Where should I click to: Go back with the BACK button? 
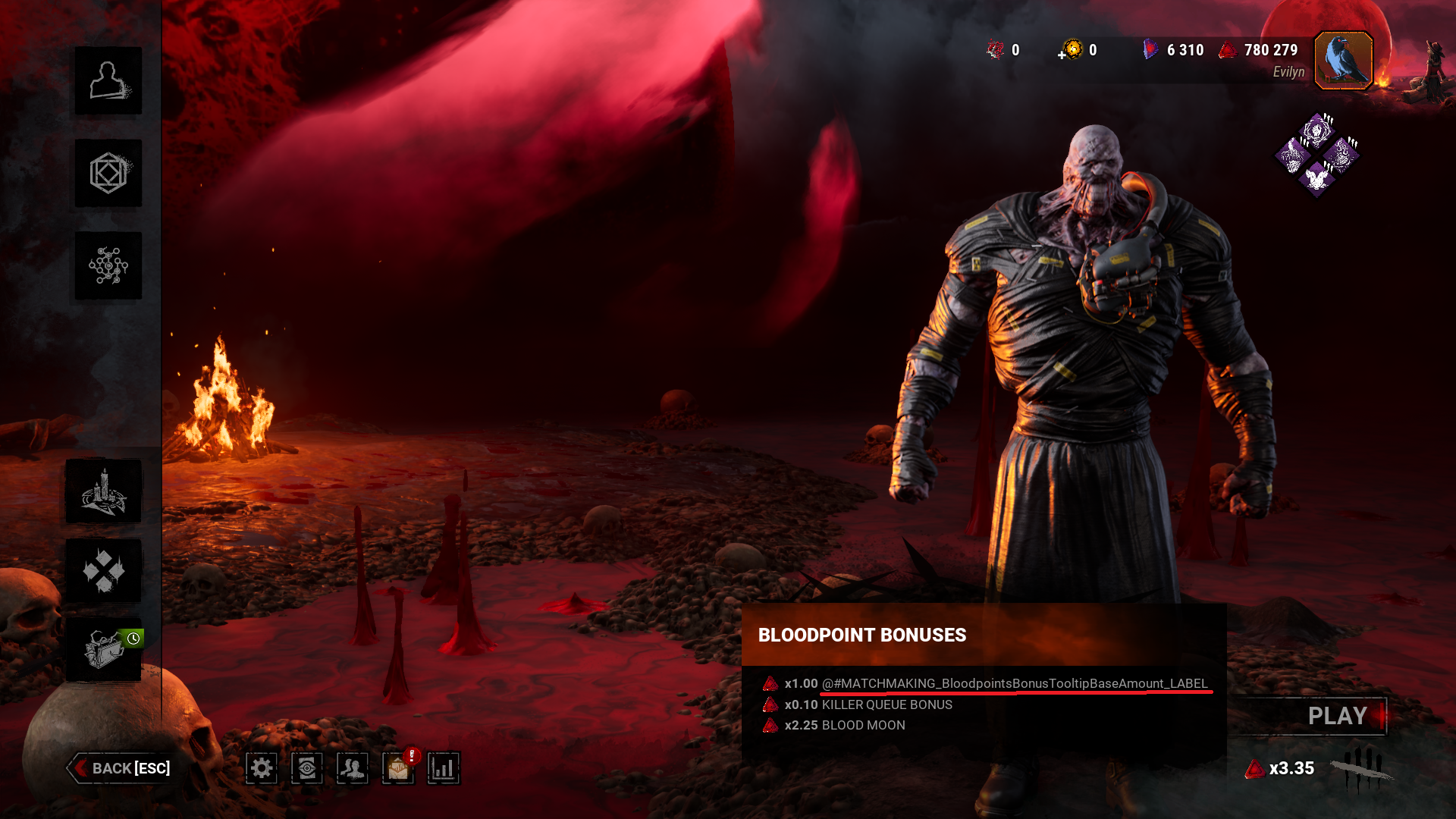click(x=121, y=768)
